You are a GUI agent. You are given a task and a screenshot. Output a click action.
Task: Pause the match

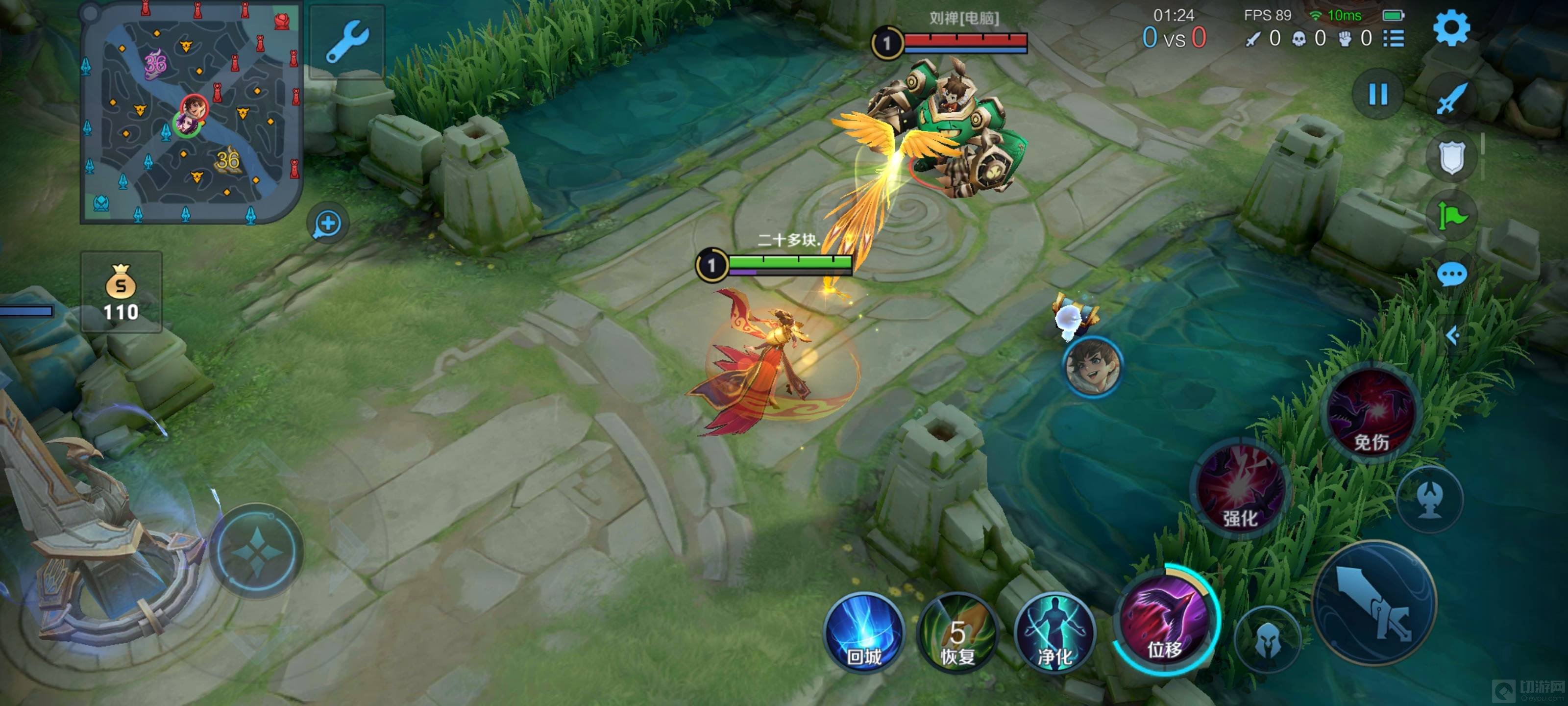[x=1378, y=95]
